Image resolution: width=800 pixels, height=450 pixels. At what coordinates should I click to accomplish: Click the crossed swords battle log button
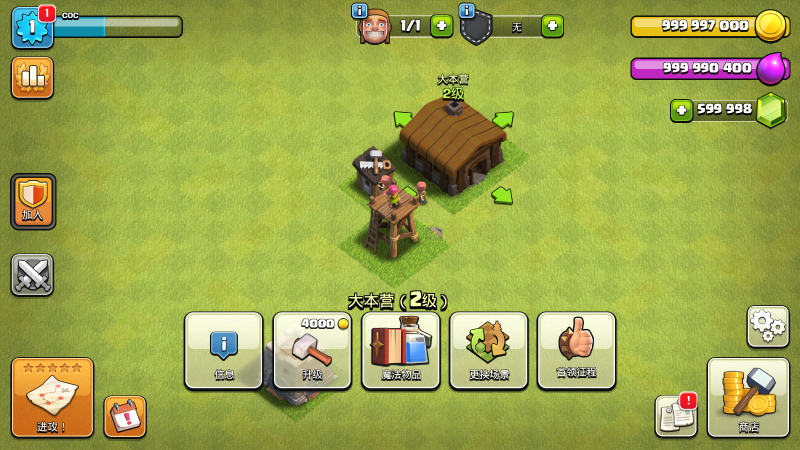pos(32,274)
